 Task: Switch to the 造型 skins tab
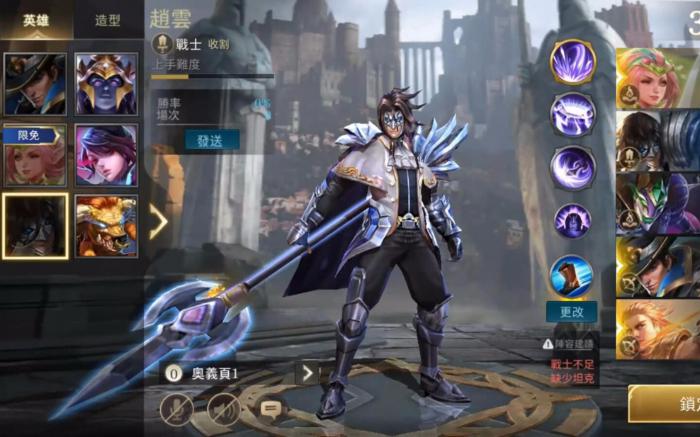click(107, 19)
